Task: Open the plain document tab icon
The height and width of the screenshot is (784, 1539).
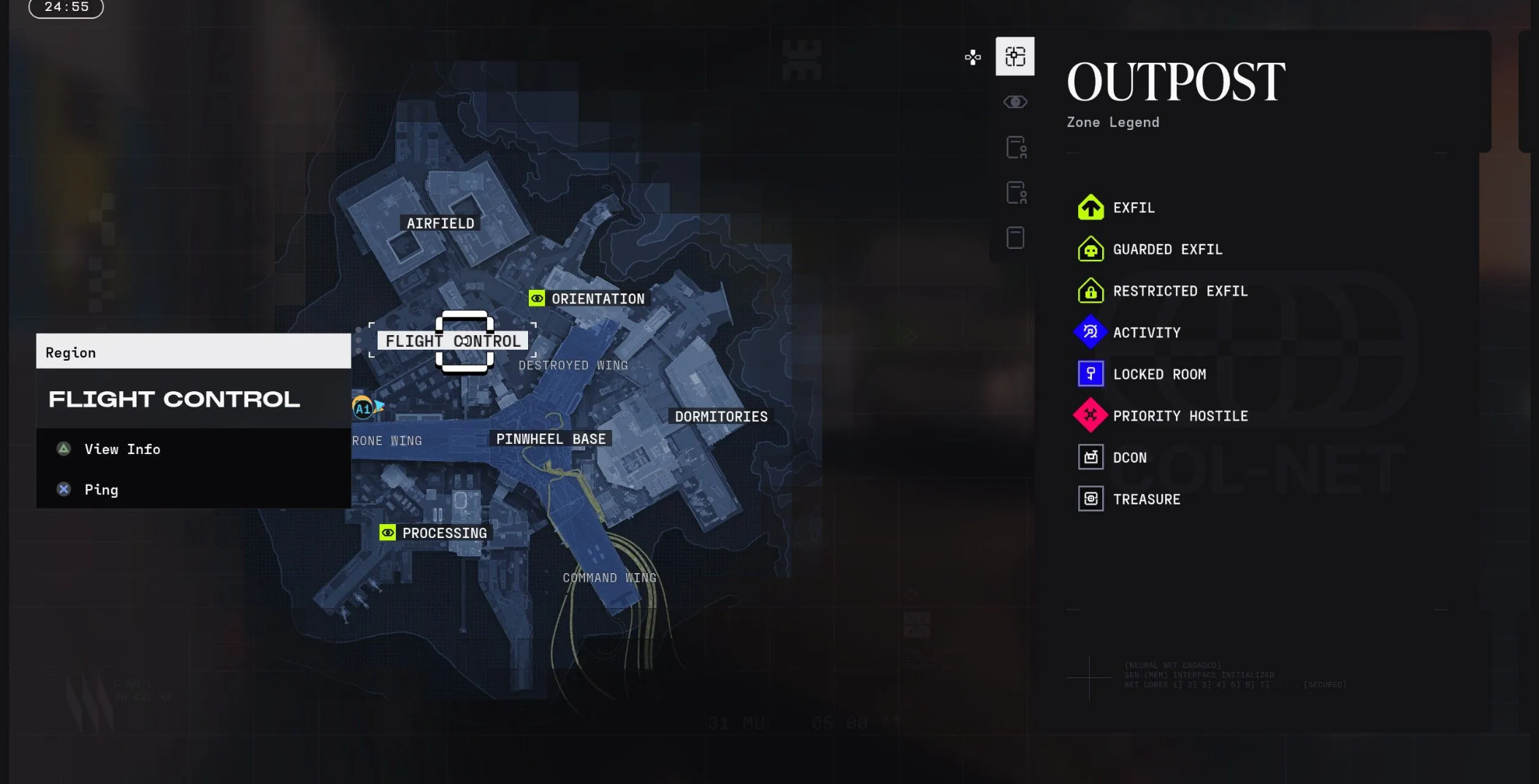Action: [1015, 237]
